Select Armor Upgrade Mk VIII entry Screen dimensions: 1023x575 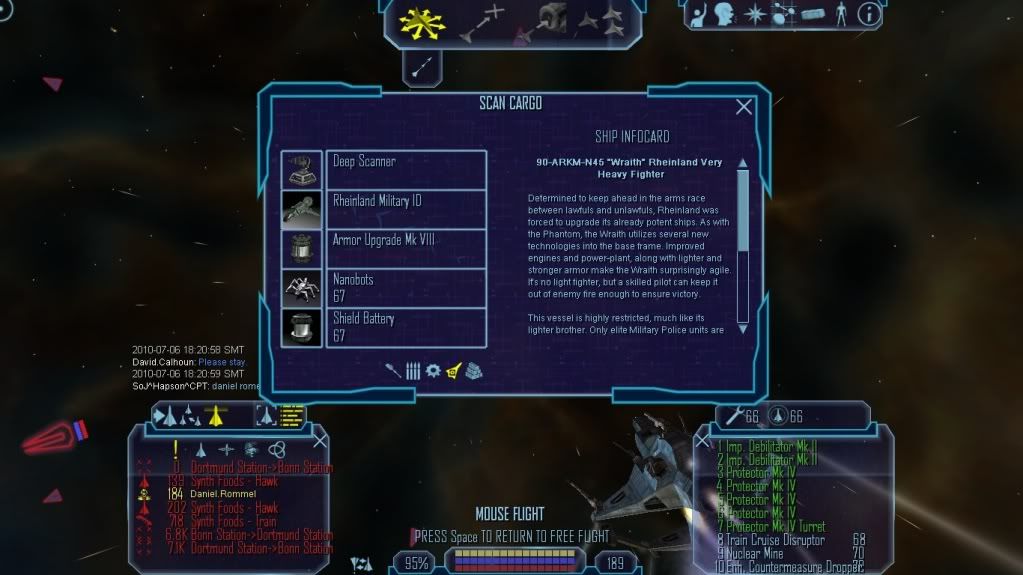point(405,248)
